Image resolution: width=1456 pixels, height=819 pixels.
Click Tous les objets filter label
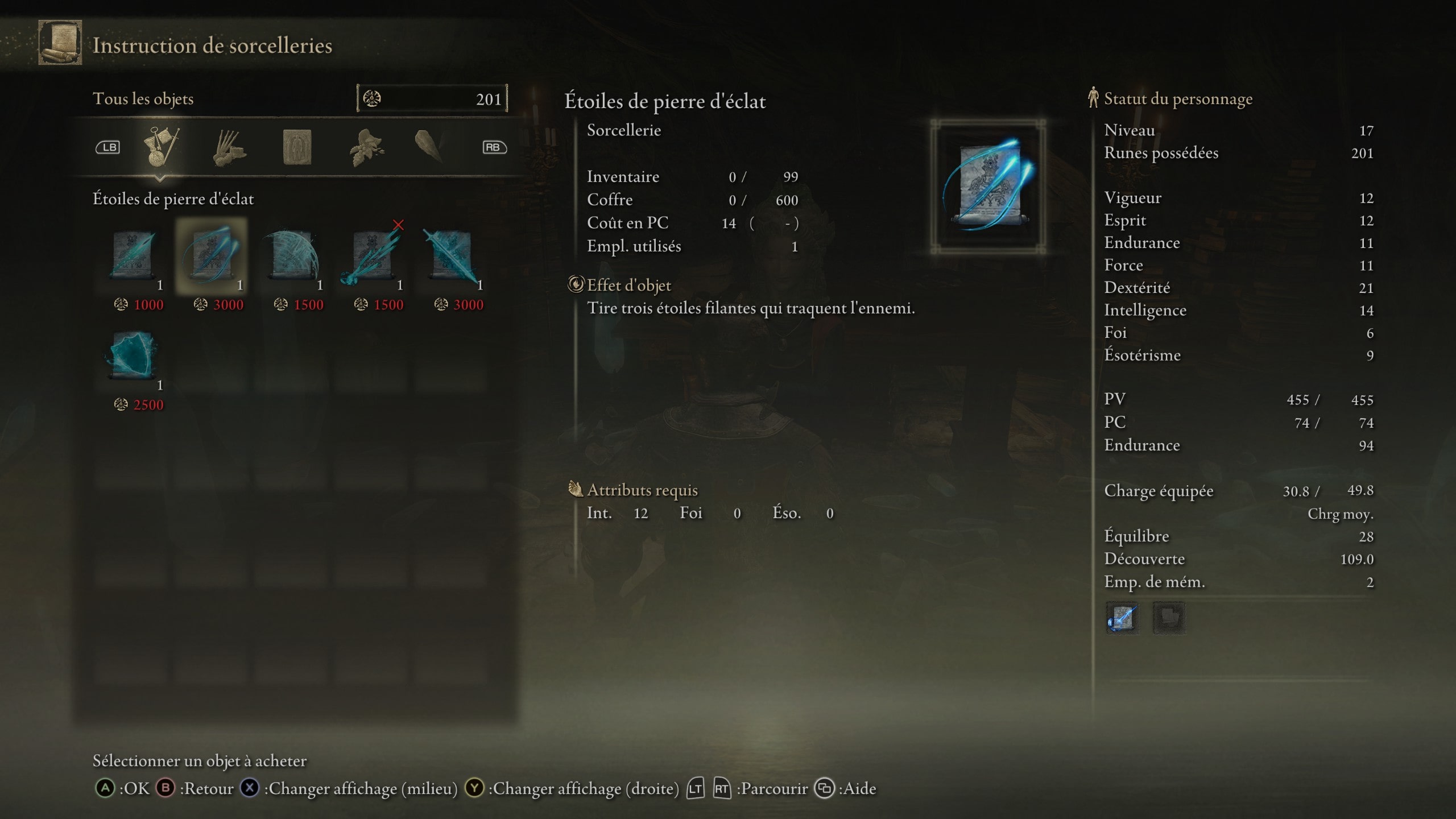[x=144, y=98]
